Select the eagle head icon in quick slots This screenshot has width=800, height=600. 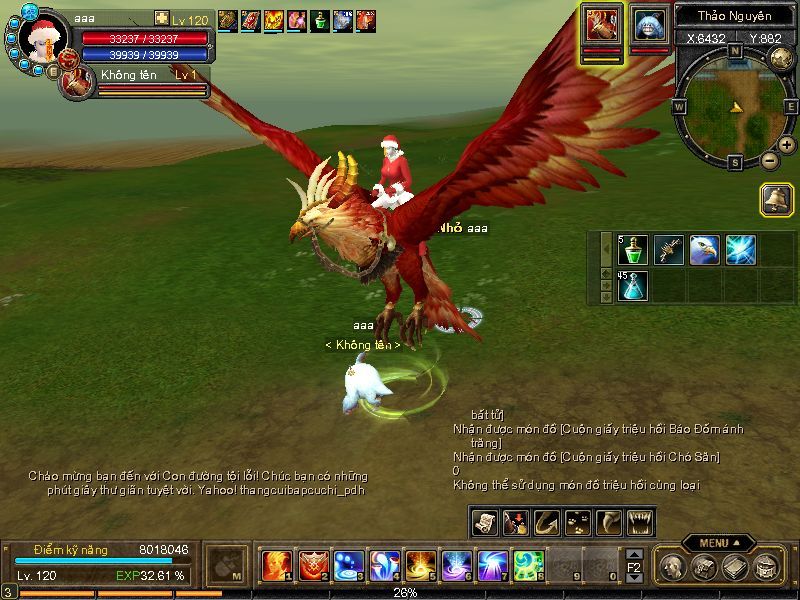(x=704, y=250)
